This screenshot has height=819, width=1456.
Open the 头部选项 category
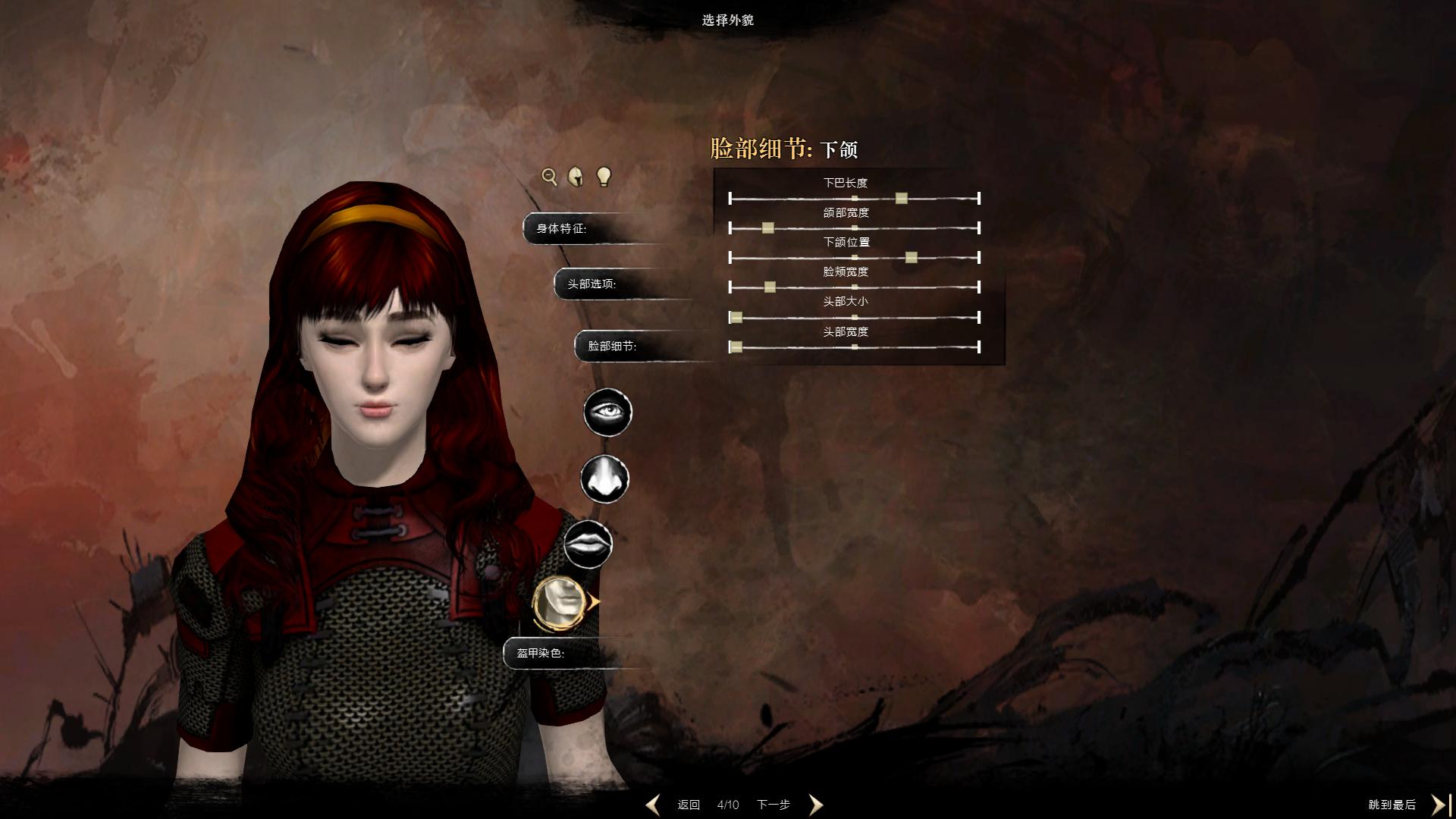592,284
